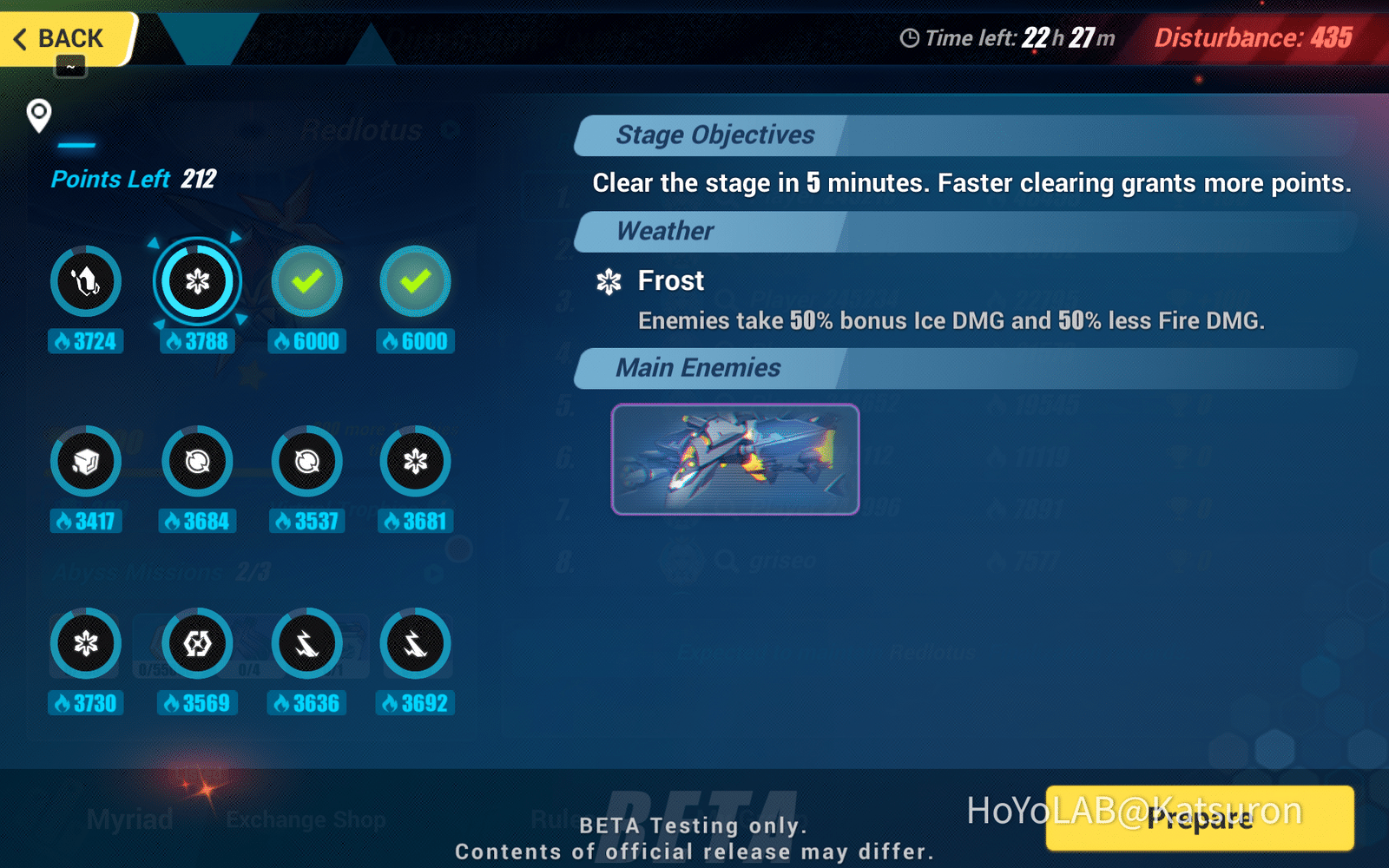Select the crossed-arrows stage costing 3569
Image resolution: width=1389 pixels, height=868 pixels.
coord(197,643)
